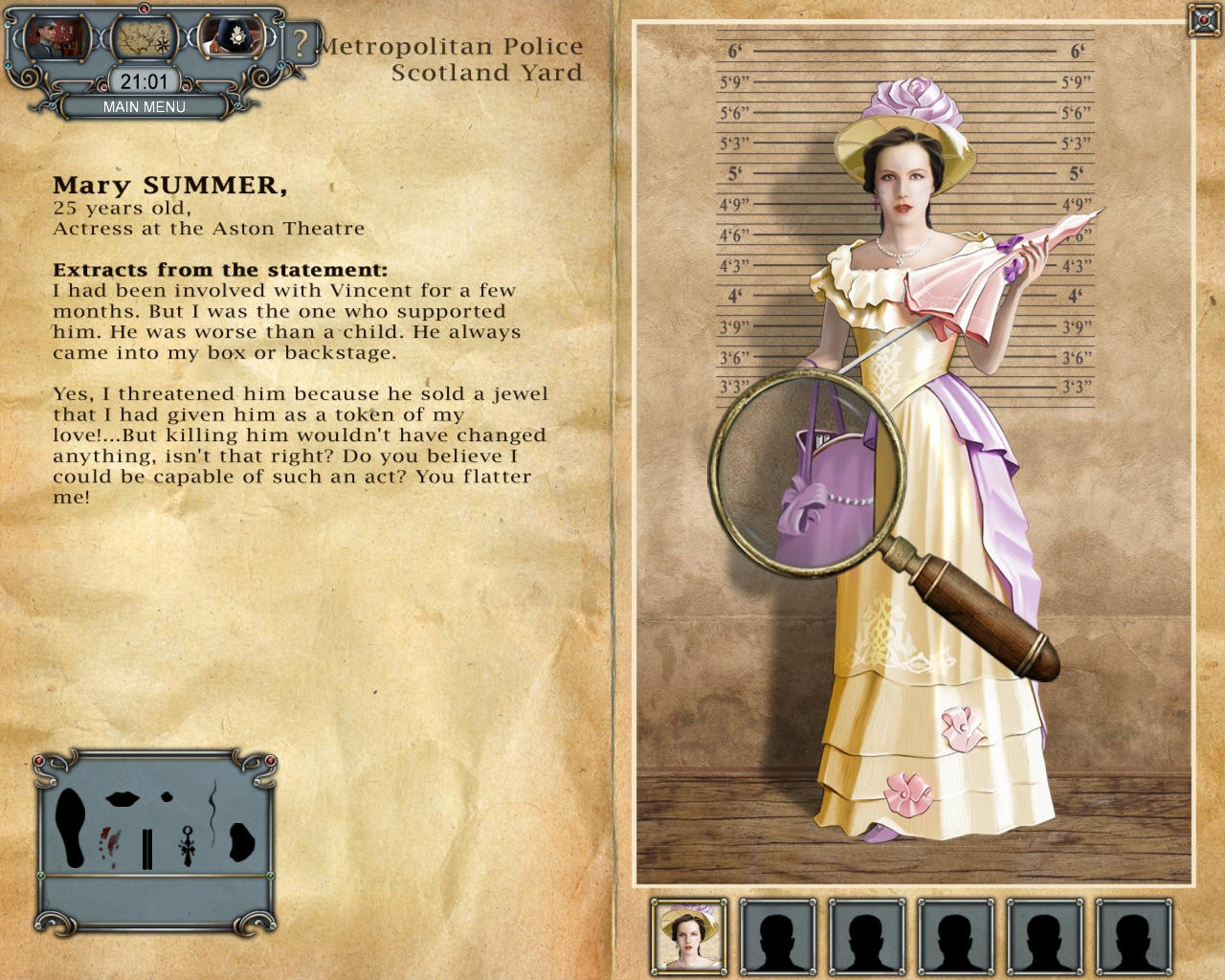This screenshot has width=1225, height=980.
Task: Select the footprint clue silhouette
Action: coord(69,827)
